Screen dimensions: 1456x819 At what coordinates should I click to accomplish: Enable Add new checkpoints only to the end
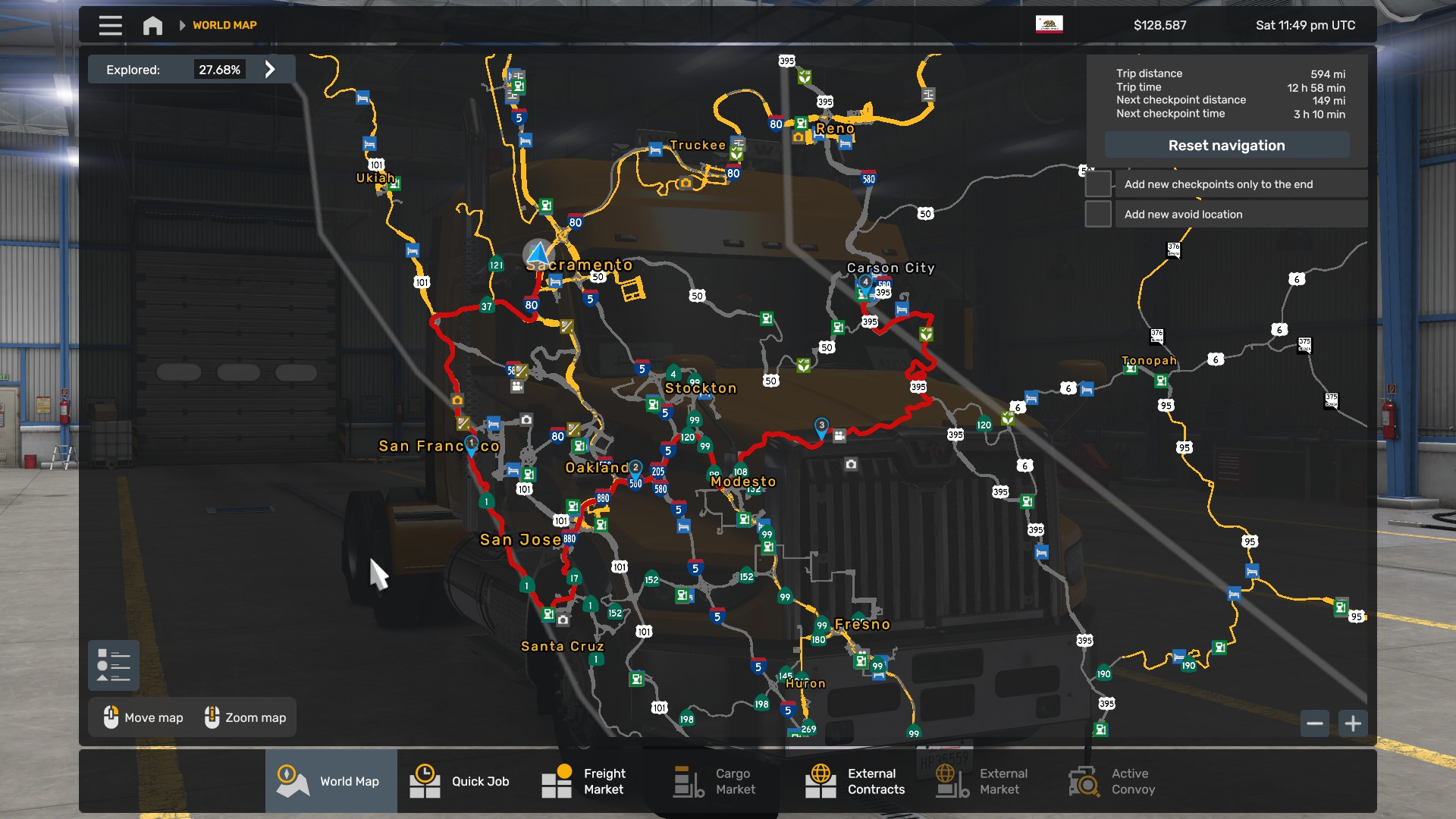click(1098, 184)
